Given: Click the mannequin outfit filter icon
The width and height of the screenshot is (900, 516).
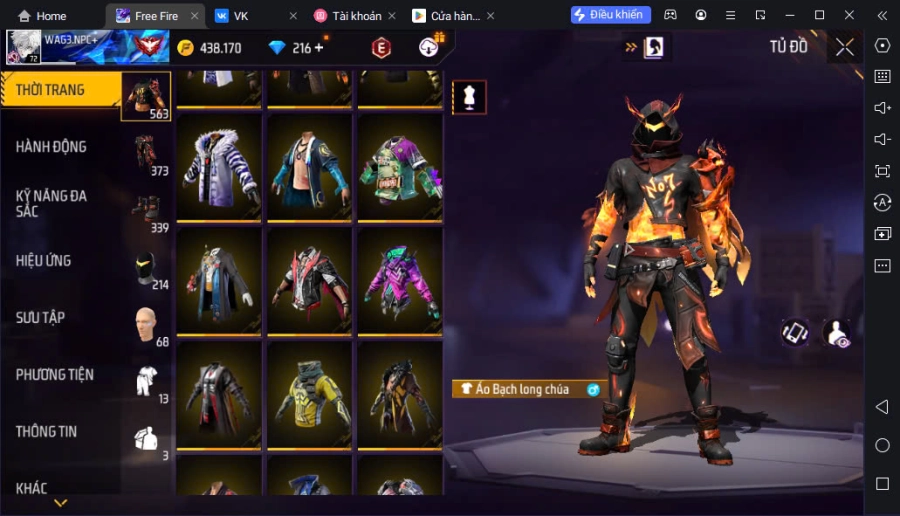Looking at the screenshot, I should tap(469, 97).
